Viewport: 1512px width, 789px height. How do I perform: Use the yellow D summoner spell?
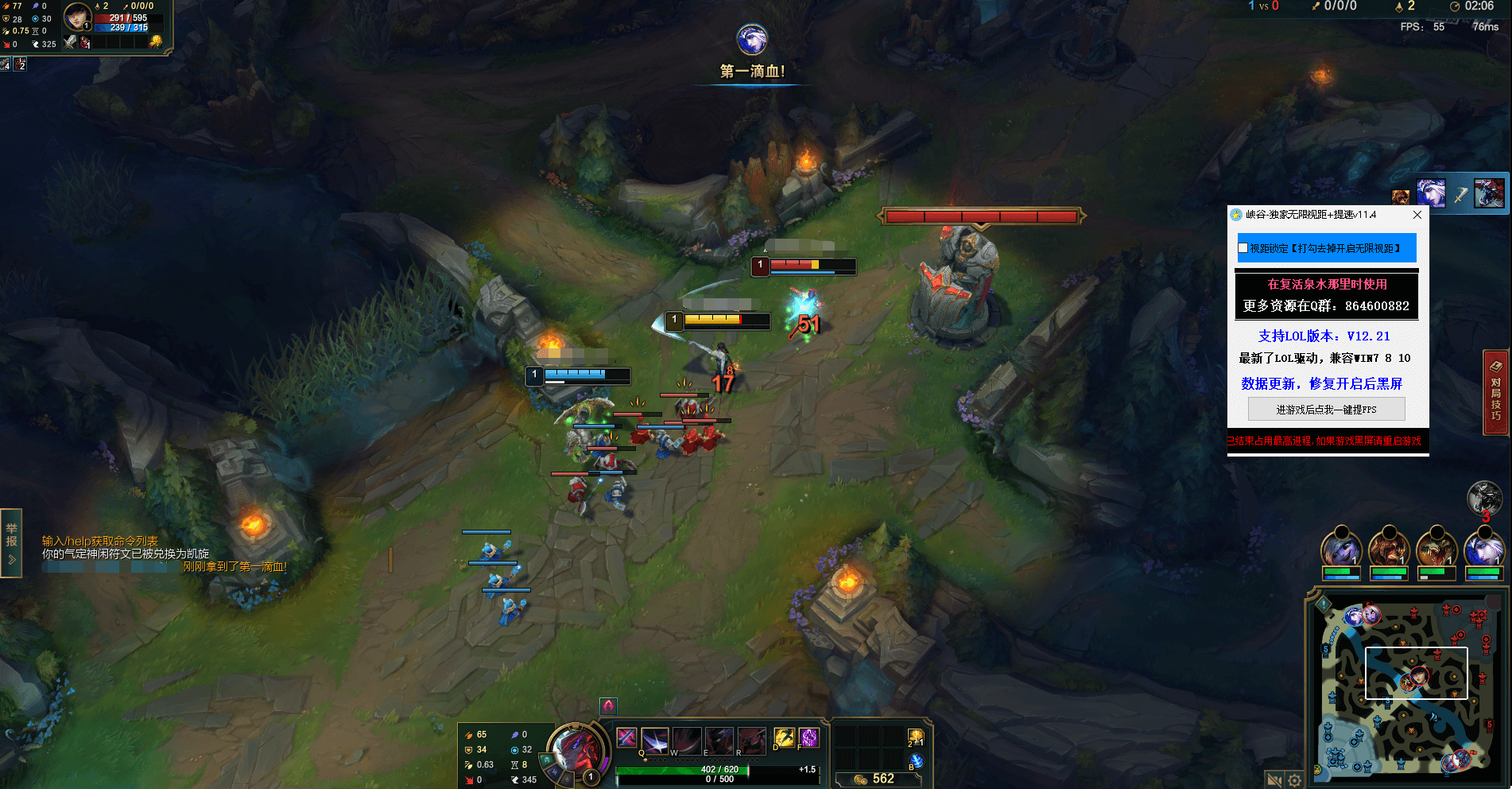784,737
